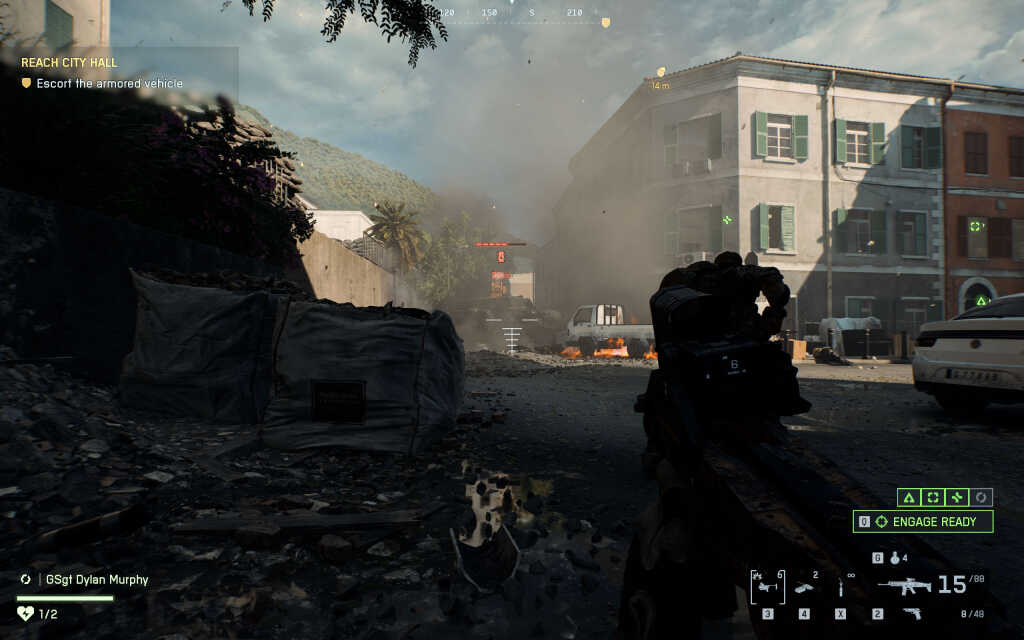
Task: Switch to the assault rifle weapon icon
Action: tap(904, 586)
